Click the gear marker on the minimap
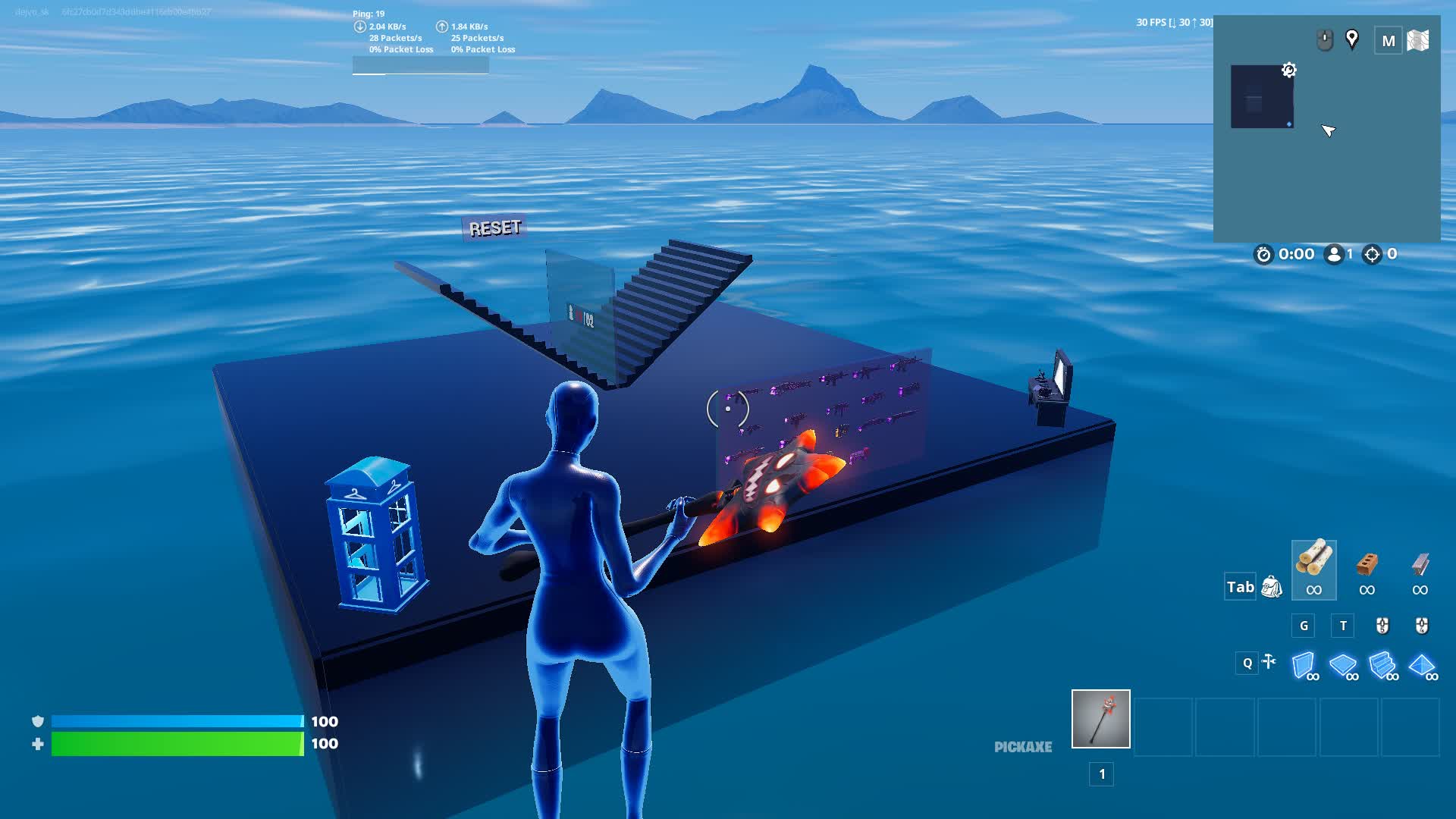 [x=1288, y=71]
